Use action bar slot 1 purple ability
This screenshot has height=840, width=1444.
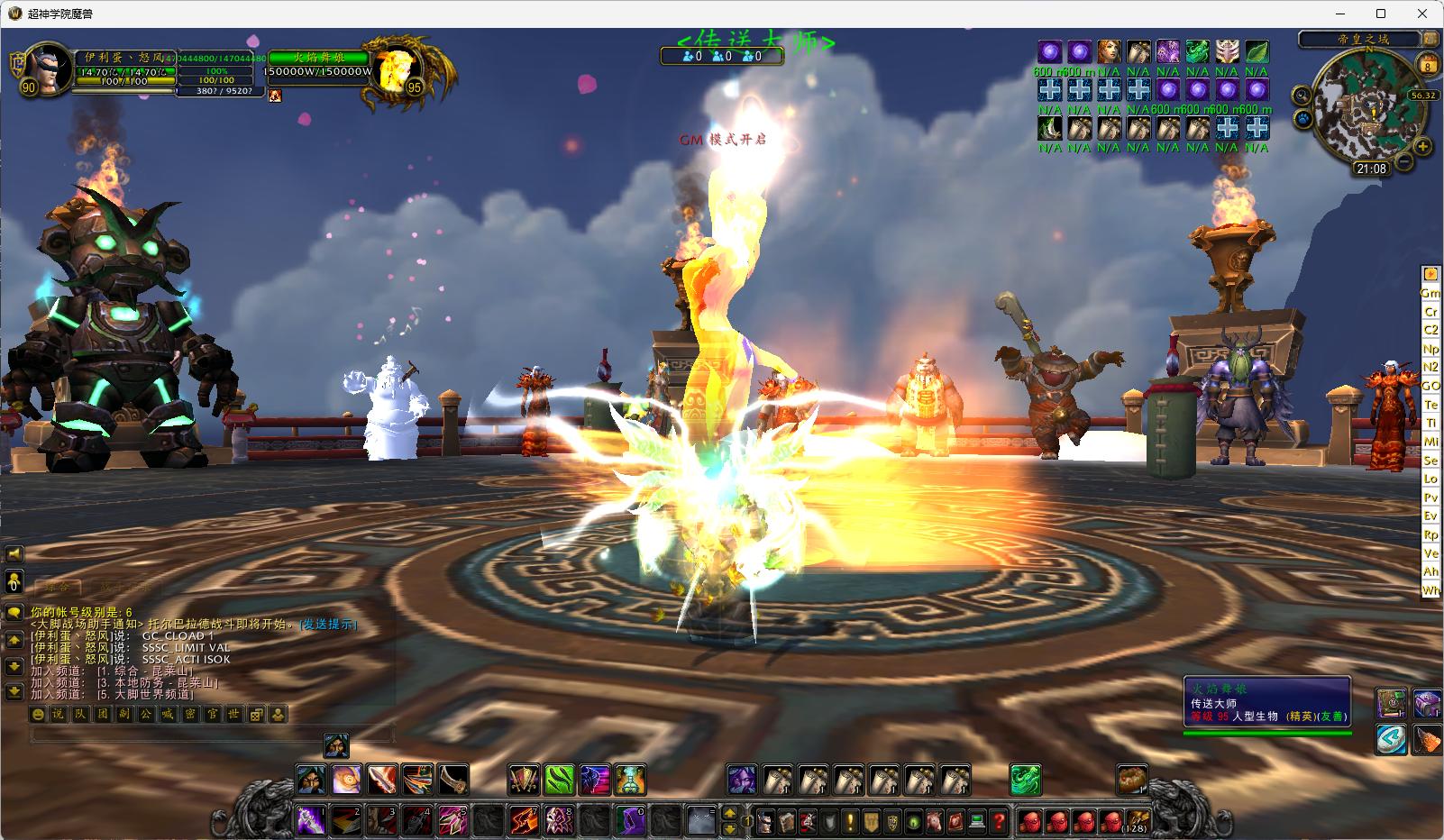[x=311, y=820]
